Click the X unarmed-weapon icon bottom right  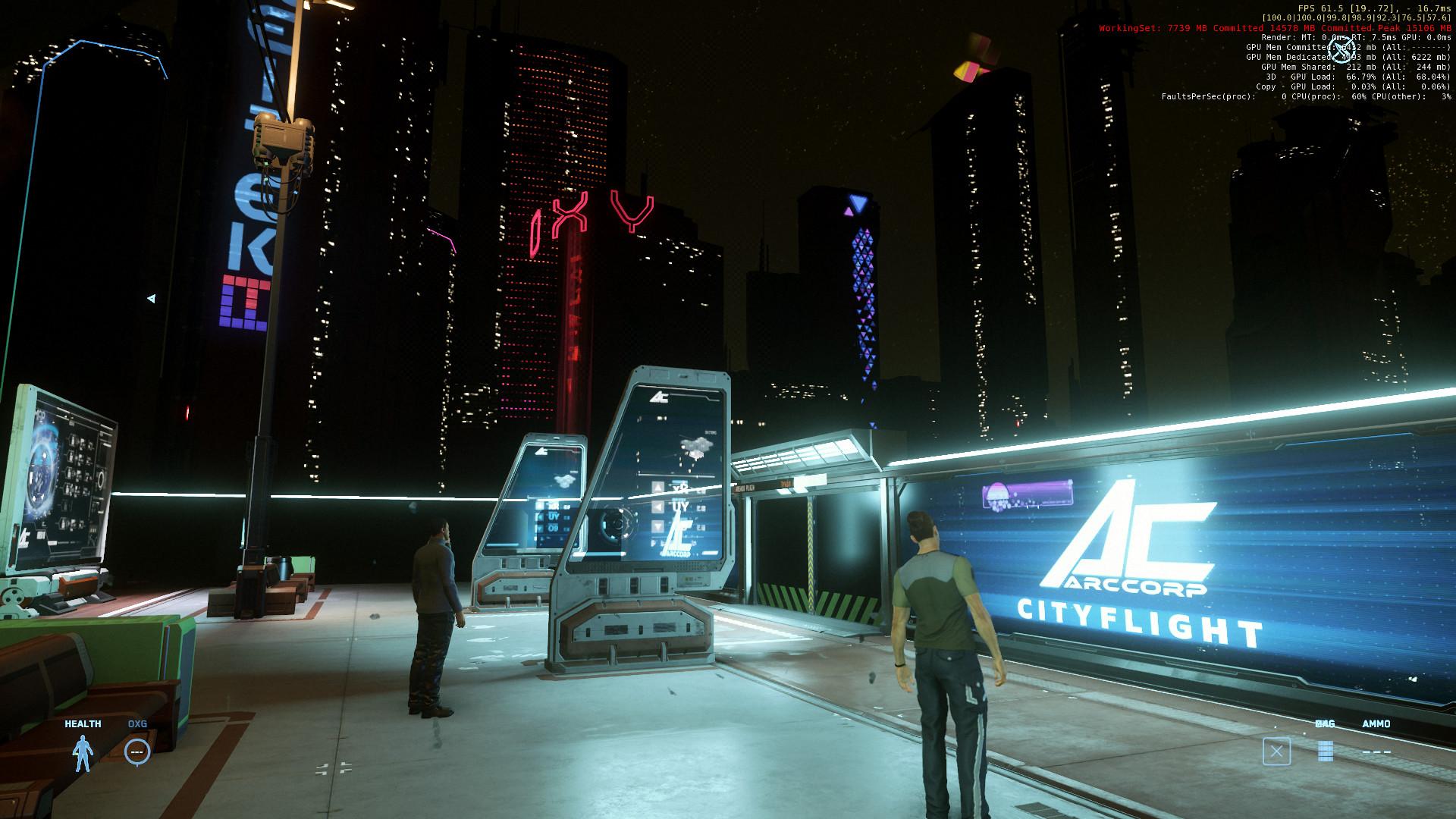tap(1276, 751)
